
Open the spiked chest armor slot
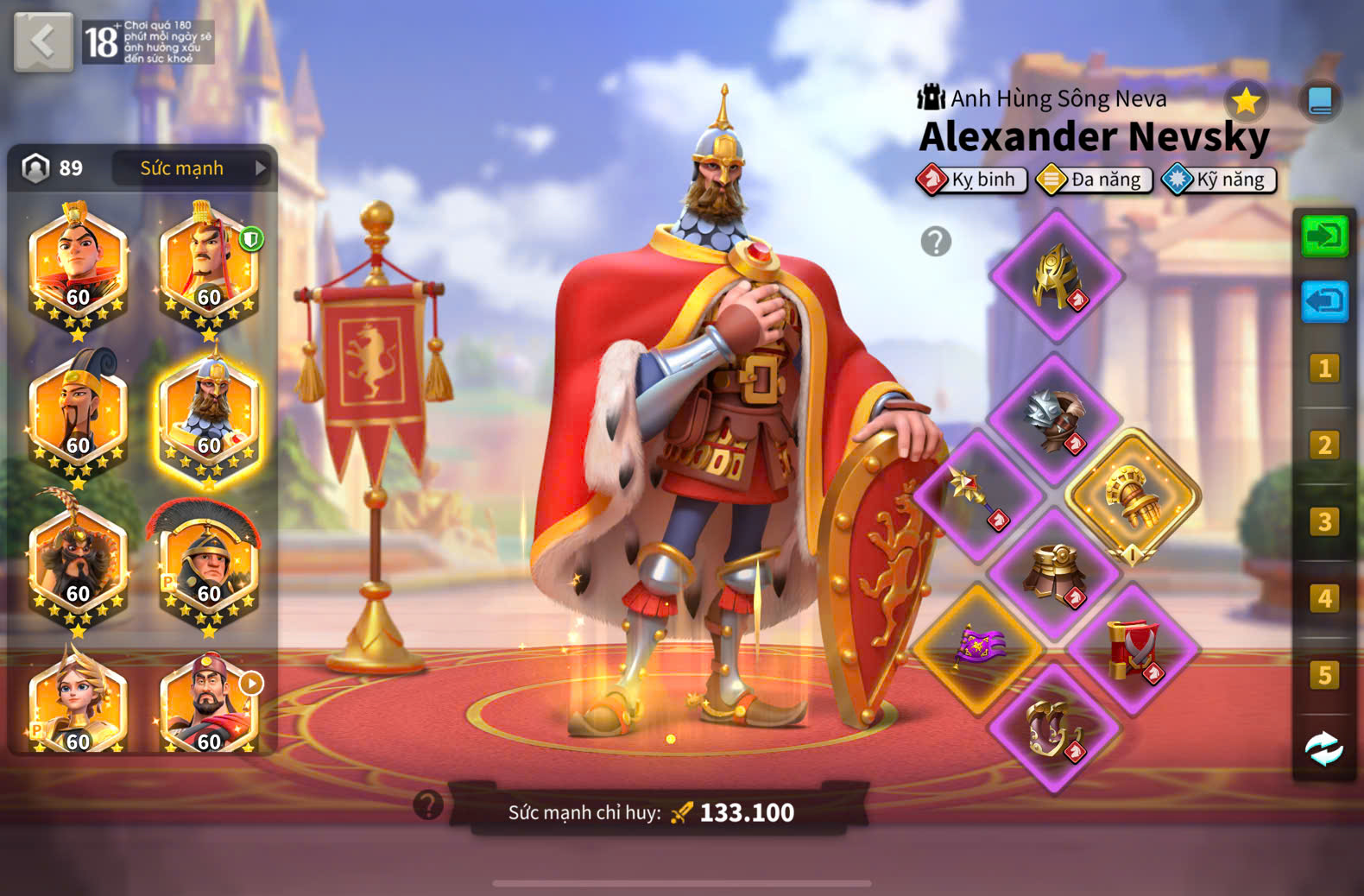click(1054, 420)
